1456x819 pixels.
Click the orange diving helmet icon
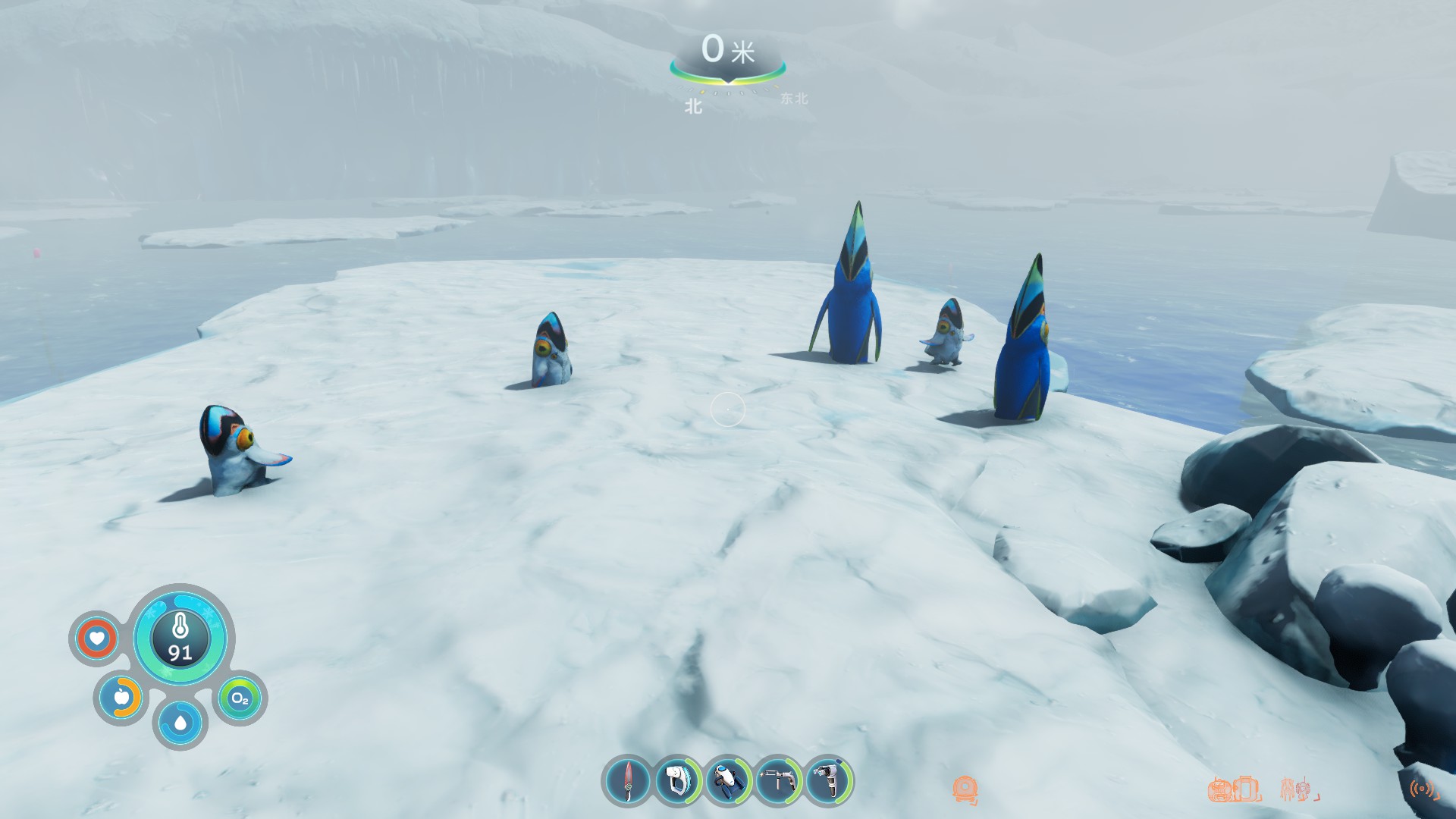pyautogui.click(x=965, y=789)
